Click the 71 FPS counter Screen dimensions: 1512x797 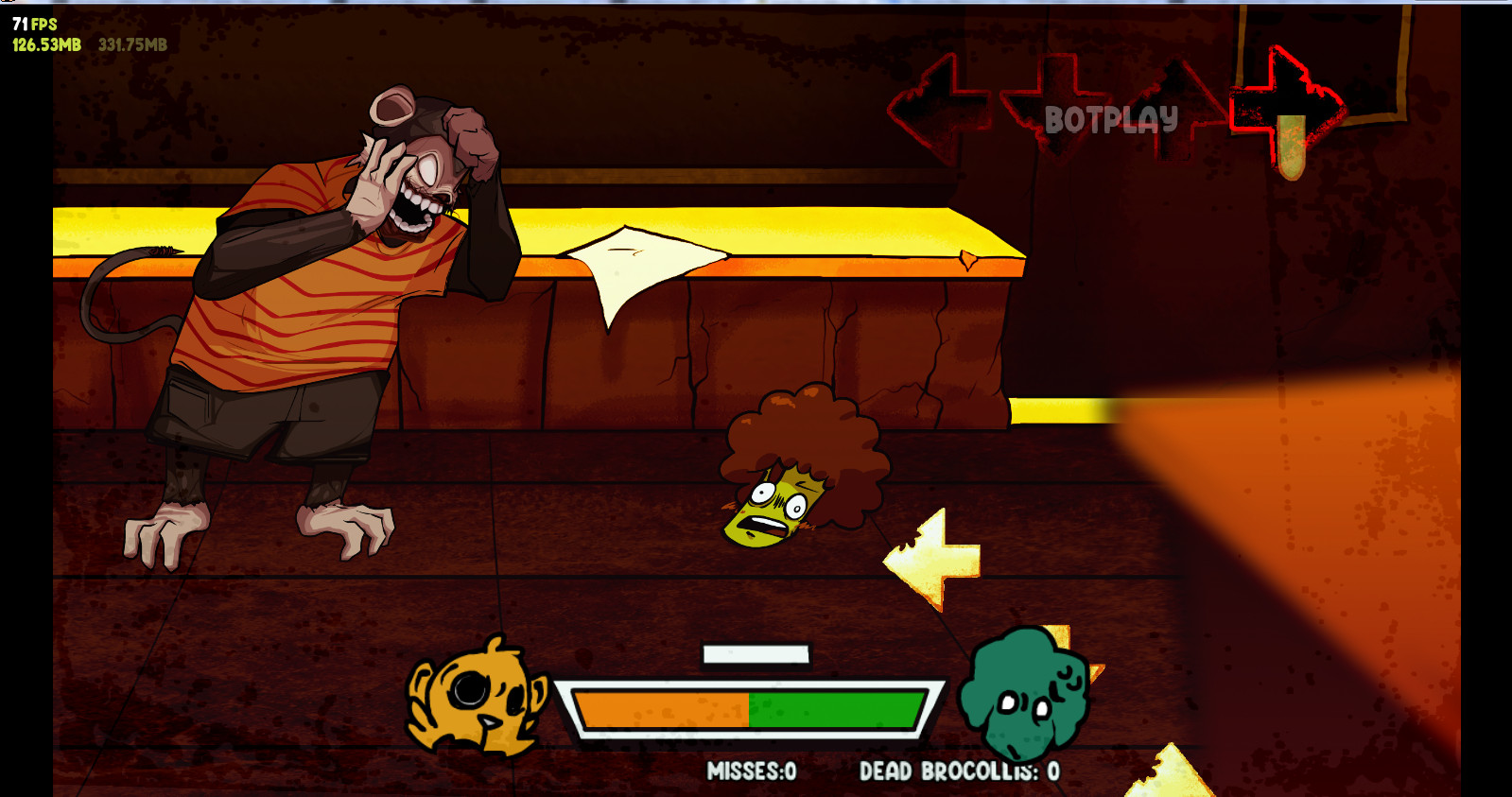coord(28,23)
